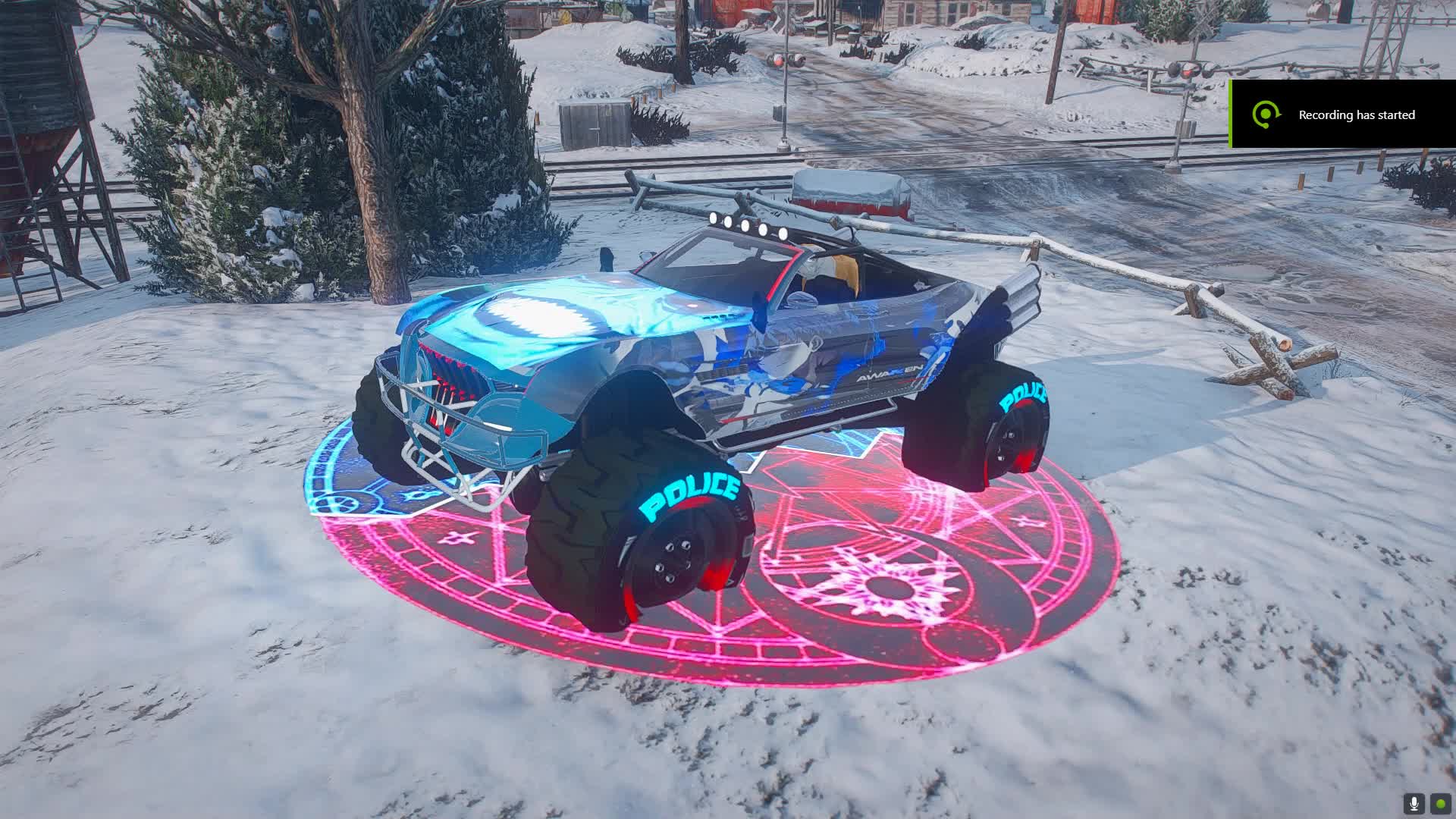The height and width of the screenshot is (819, 1456).
Task: Click the microphone status icon
Action: (1414, 804)
